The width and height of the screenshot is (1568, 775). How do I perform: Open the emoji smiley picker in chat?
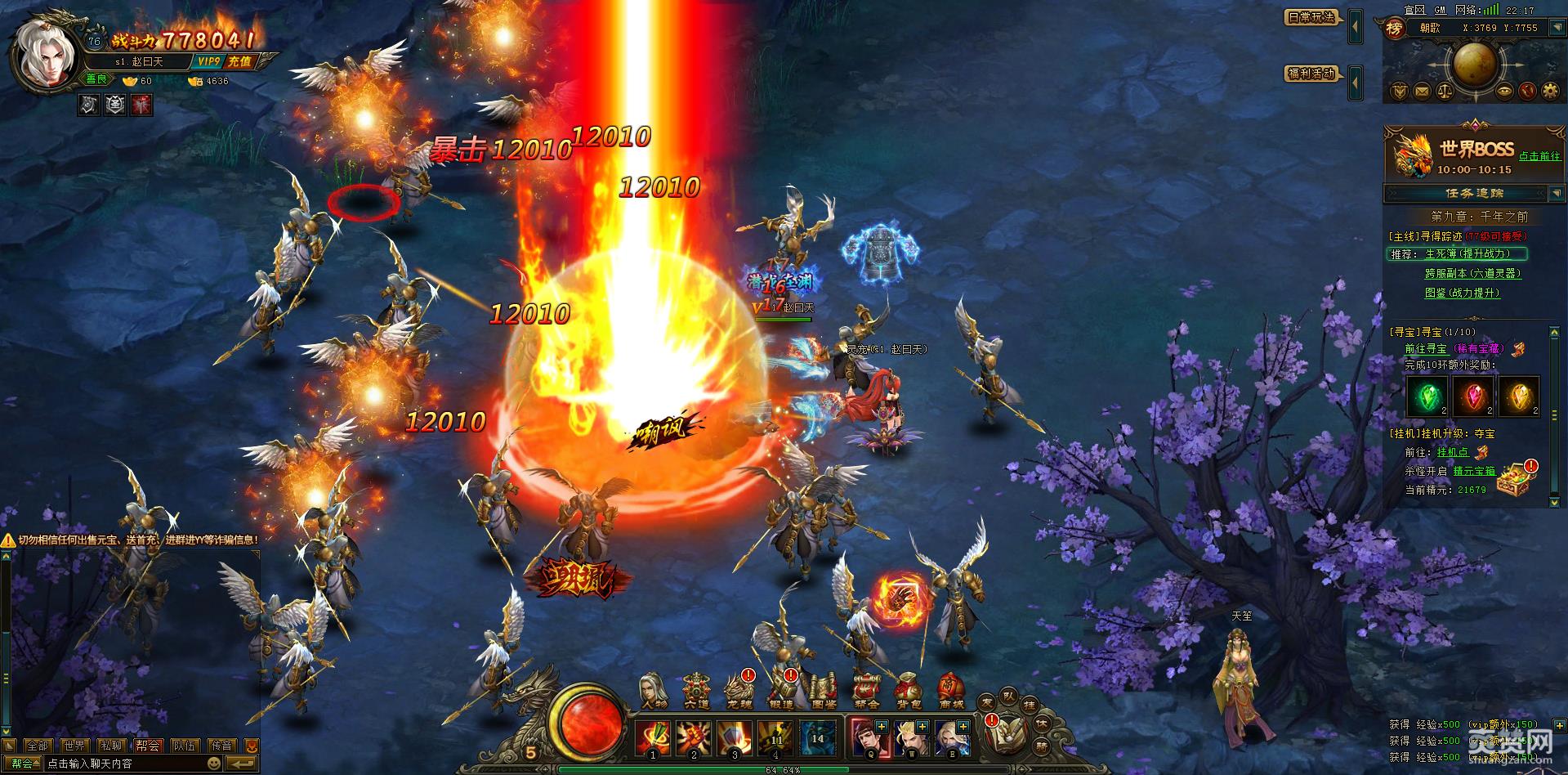coord(214,764)
